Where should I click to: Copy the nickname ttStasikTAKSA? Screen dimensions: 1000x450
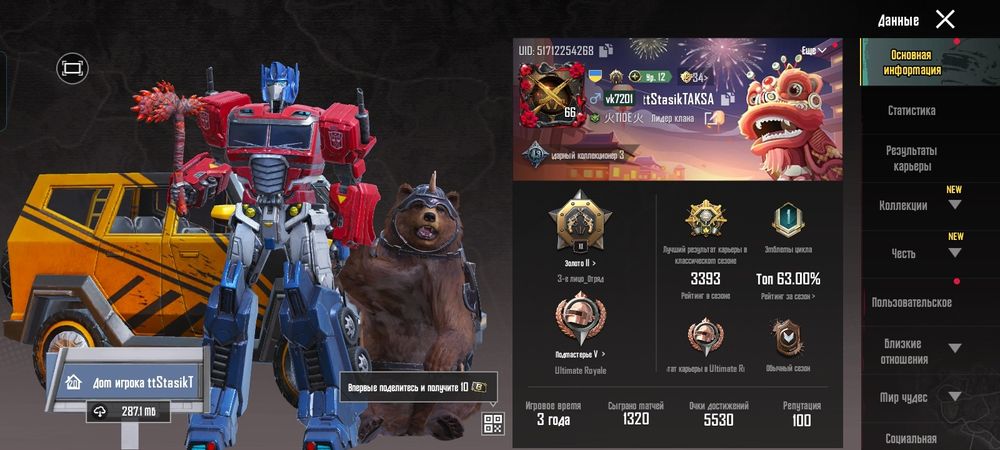tap(728, 99)
